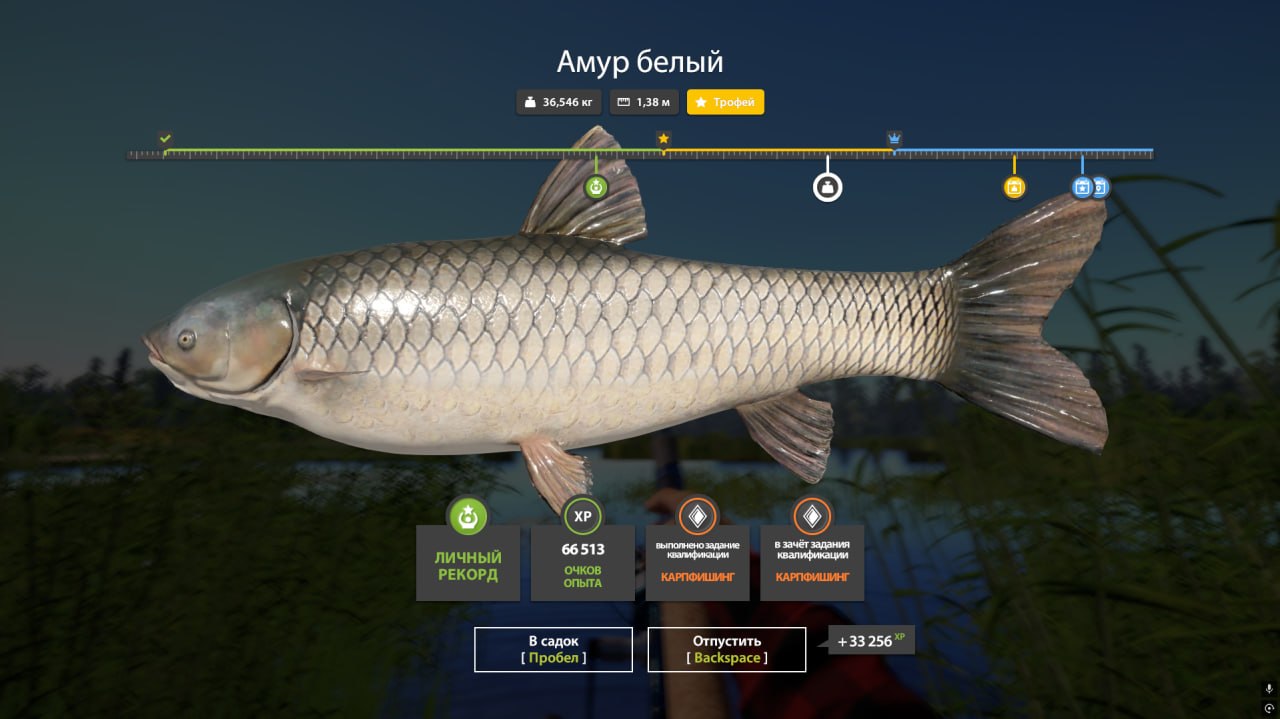
Task: Keep the fish with the В садок button
Action: (x=553, y=649)
